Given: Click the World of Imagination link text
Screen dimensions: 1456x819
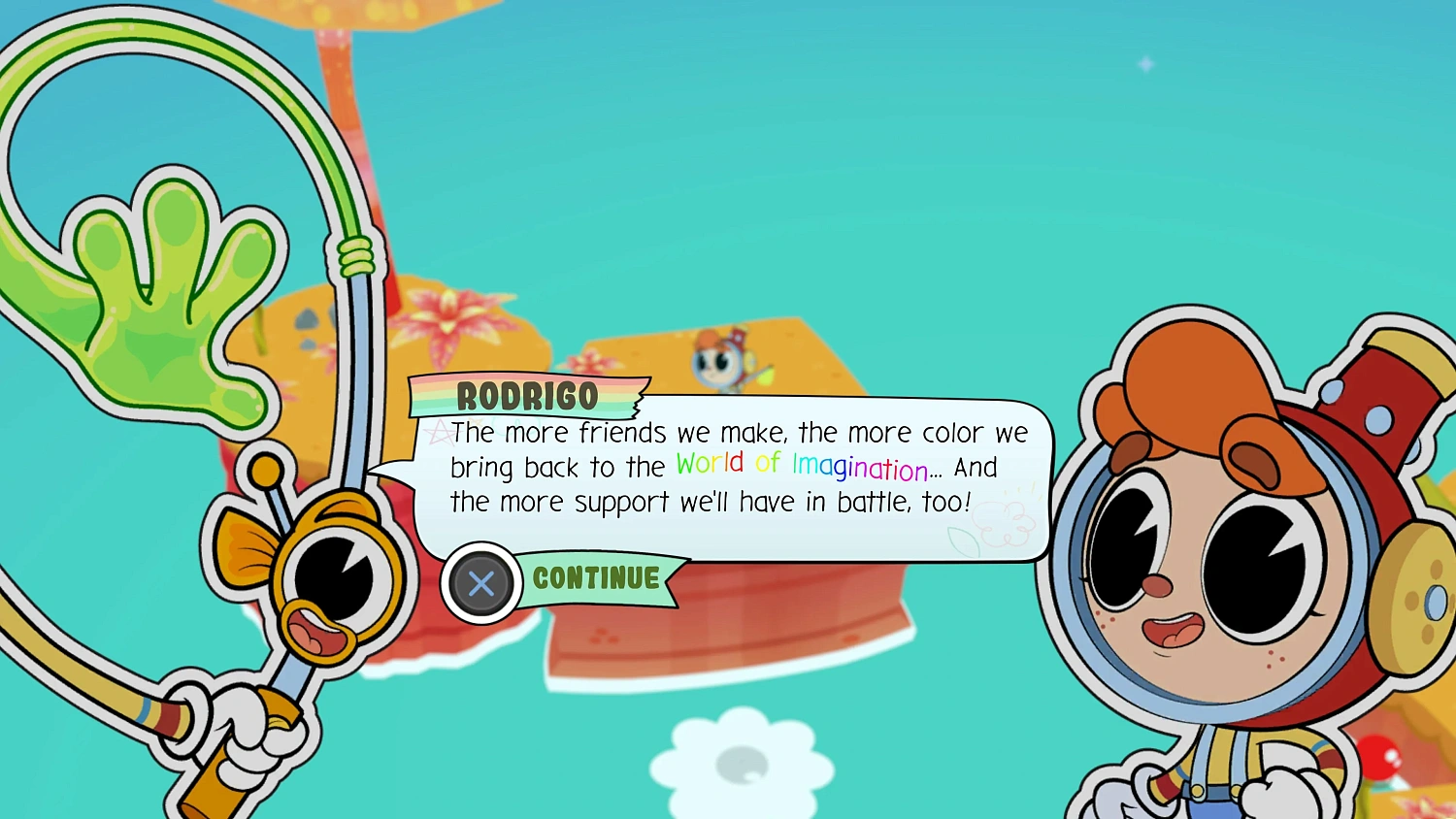Looking at the screenshot, I should 799,466.
